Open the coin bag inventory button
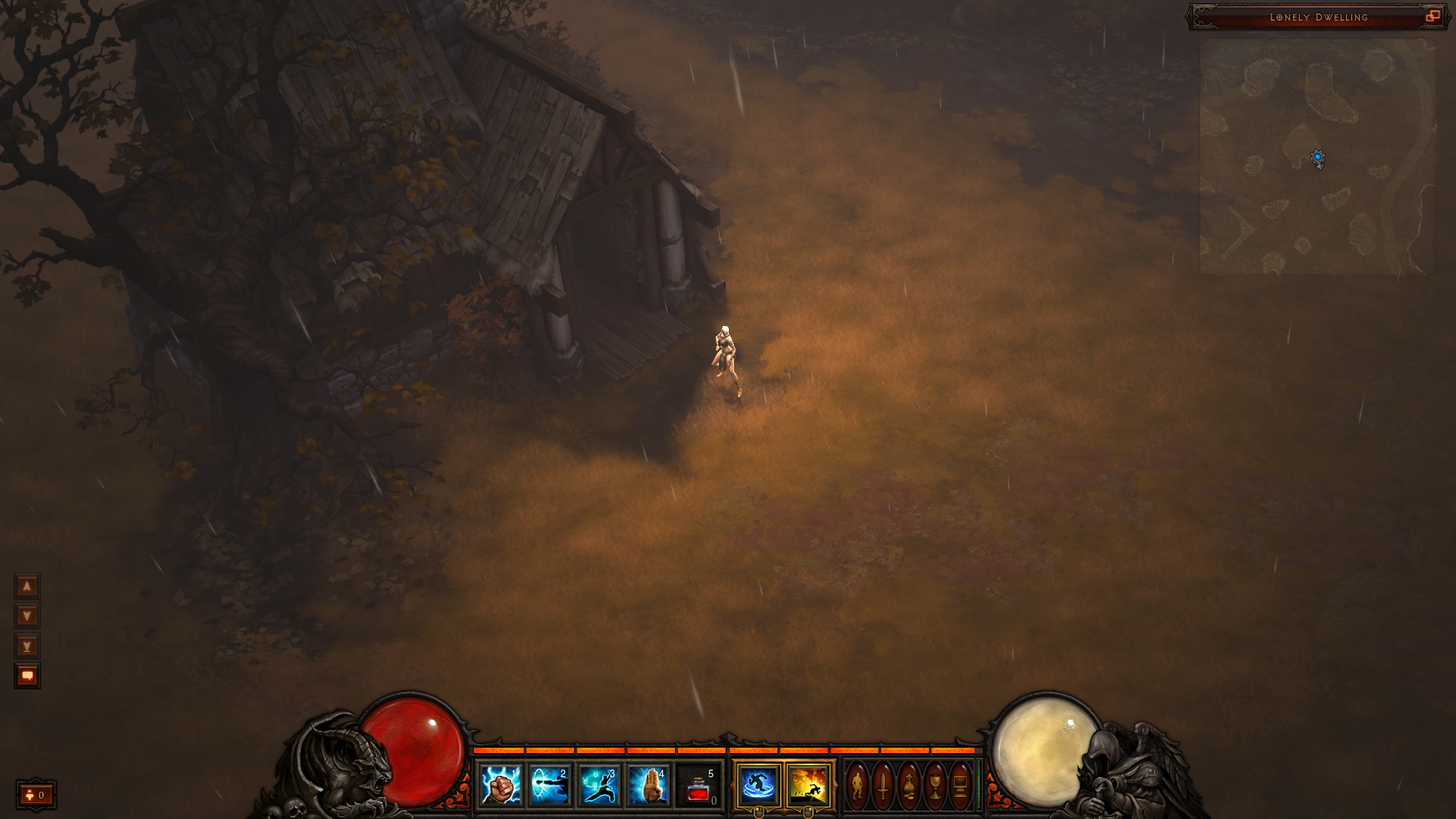This screenshot has height=819, width=1456. click(x=909, y=786)
